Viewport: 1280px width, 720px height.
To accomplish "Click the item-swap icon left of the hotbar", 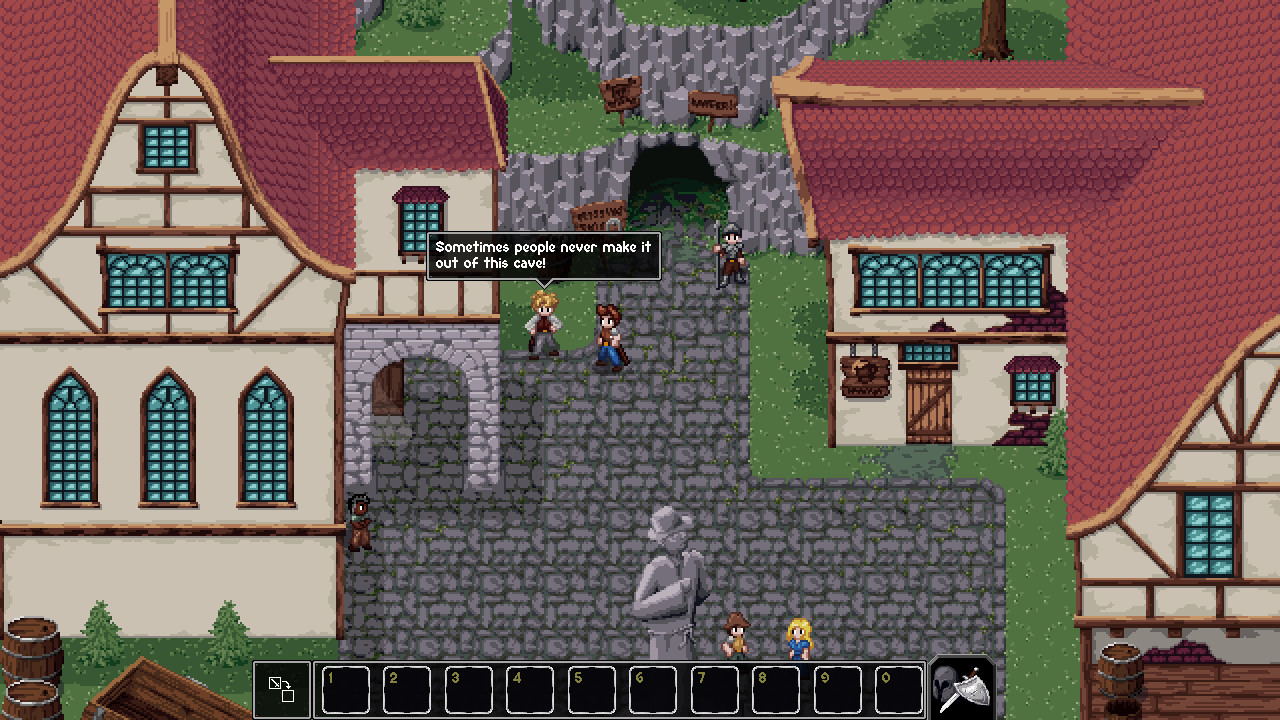I will point(281,688).
